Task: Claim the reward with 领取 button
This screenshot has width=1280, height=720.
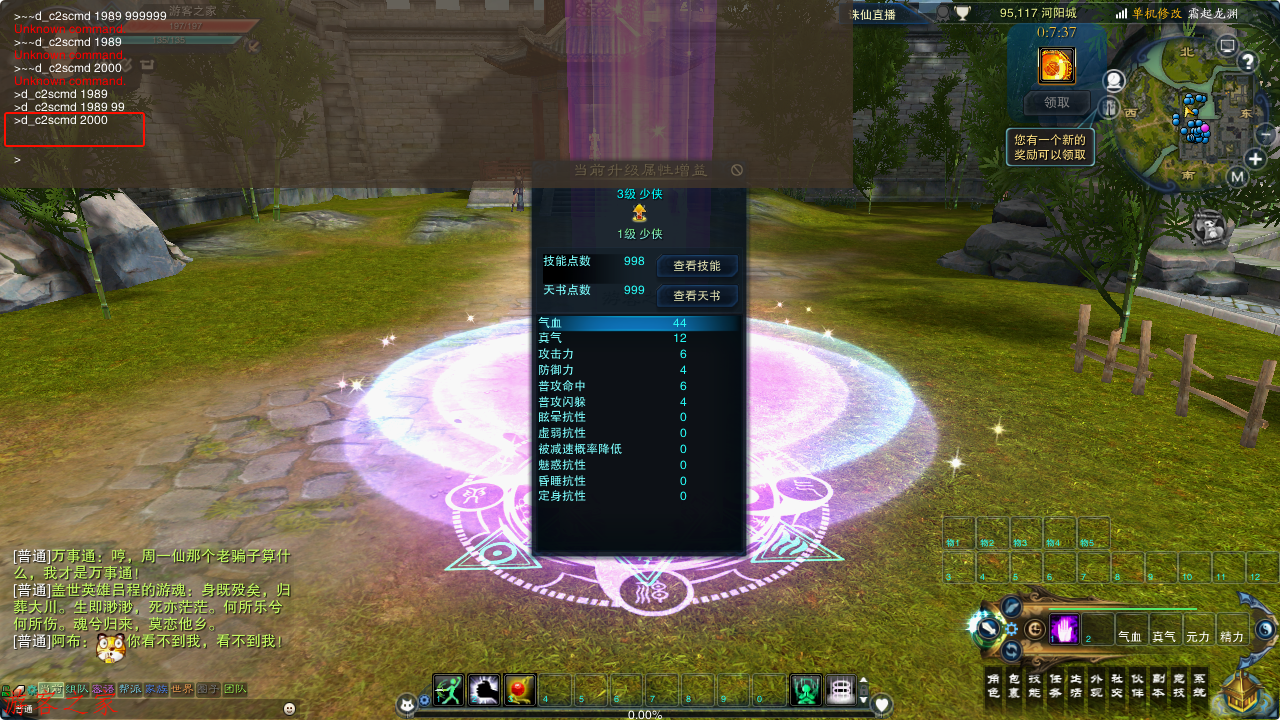Action: tap(1057, 102)
